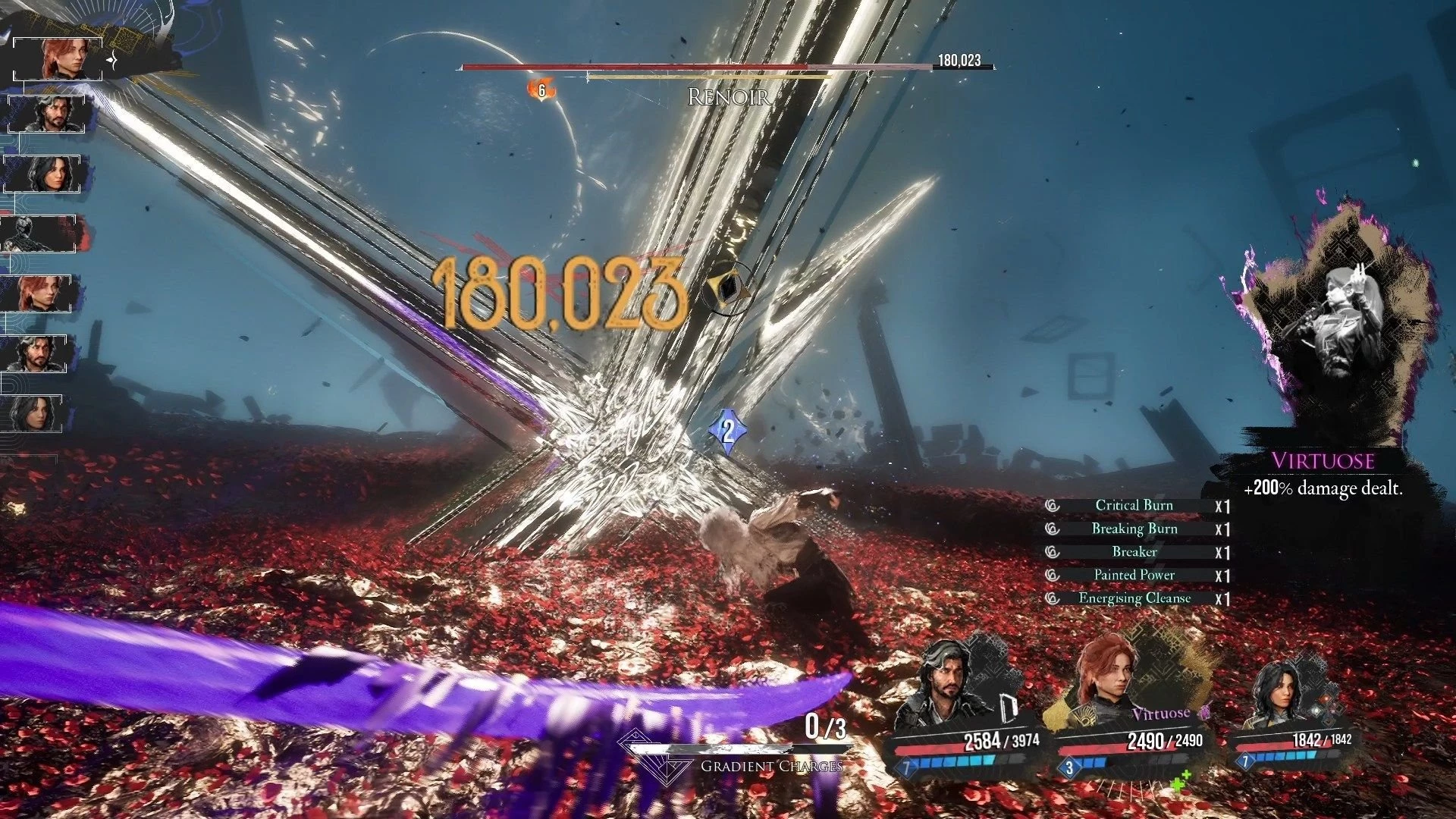Select the Energising Cleanse effect row
The image size is (1456, 819).
(1134, 598)
